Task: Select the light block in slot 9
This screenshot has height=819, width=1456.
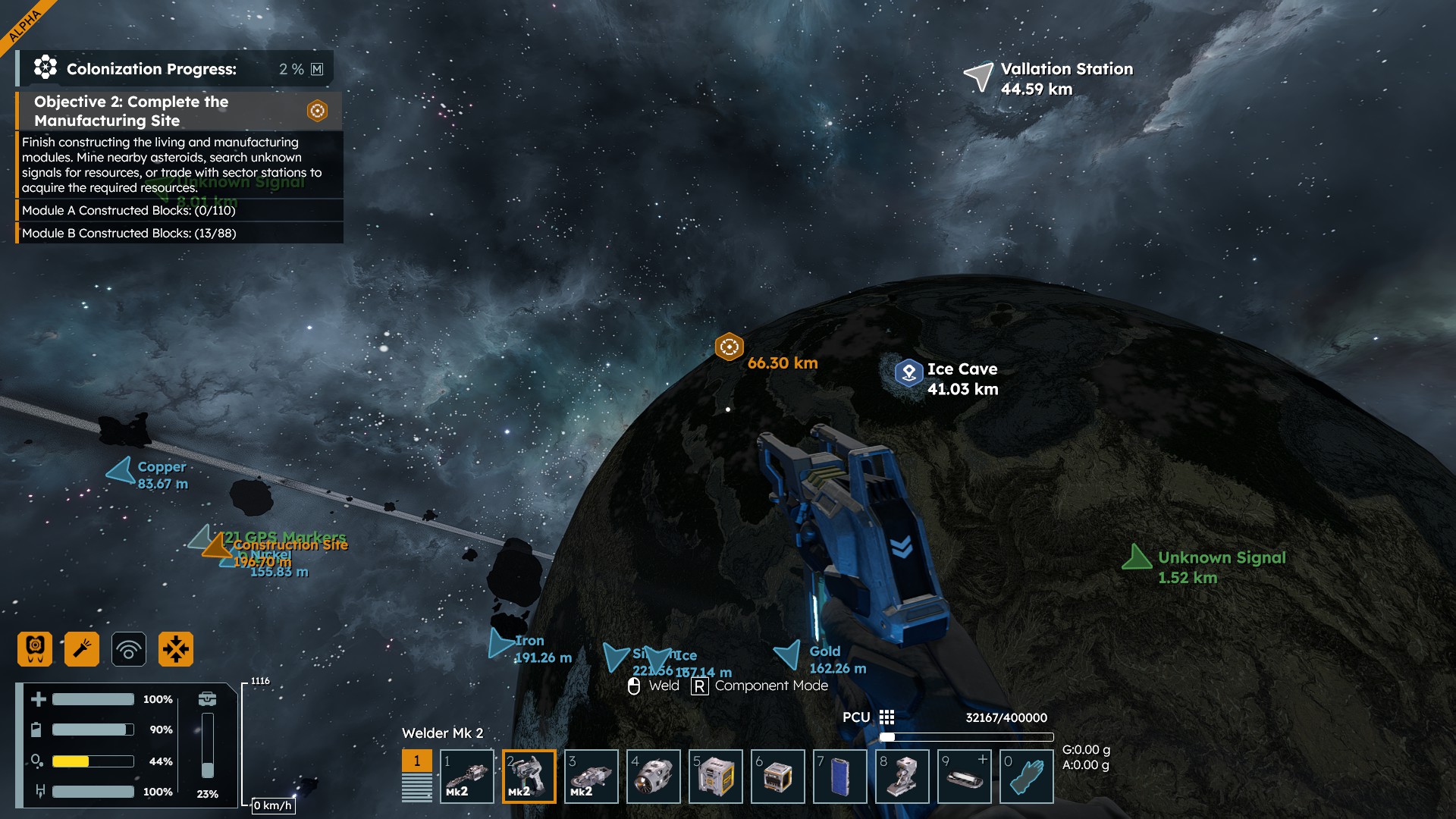Action: point(965,777)
